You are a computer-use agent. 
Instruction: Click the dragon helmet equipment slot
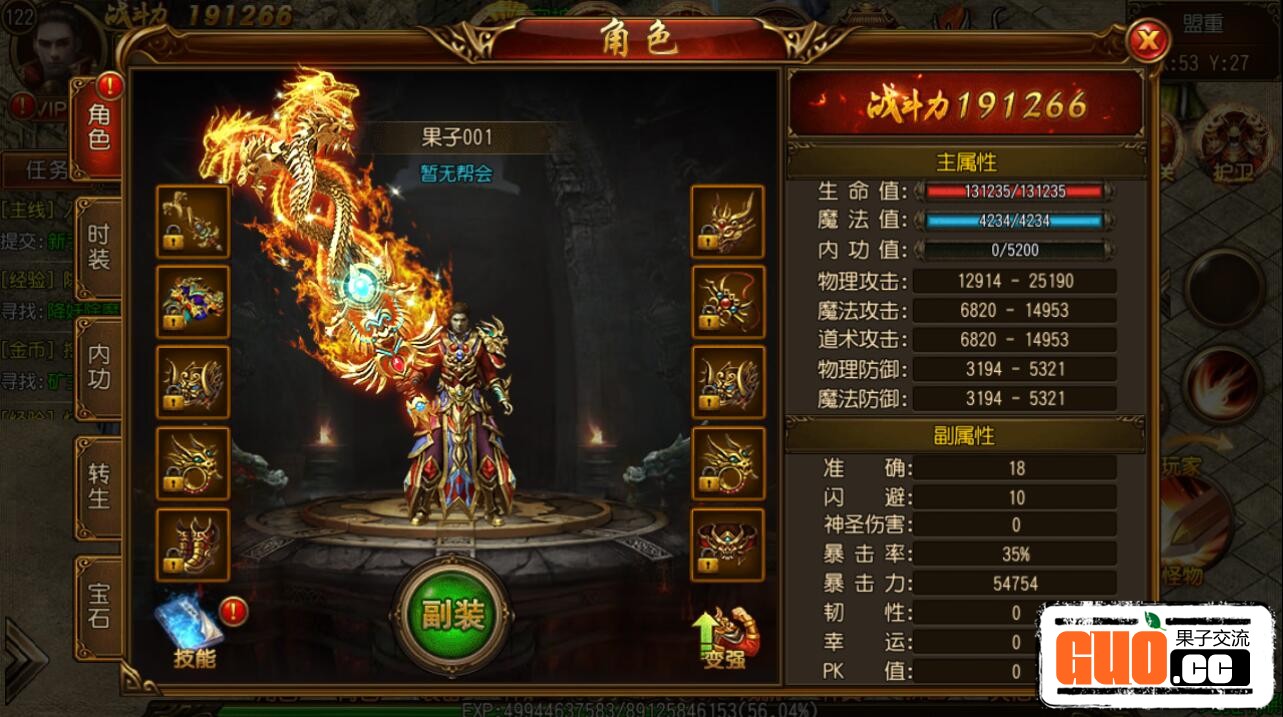[x=727, y=221]
